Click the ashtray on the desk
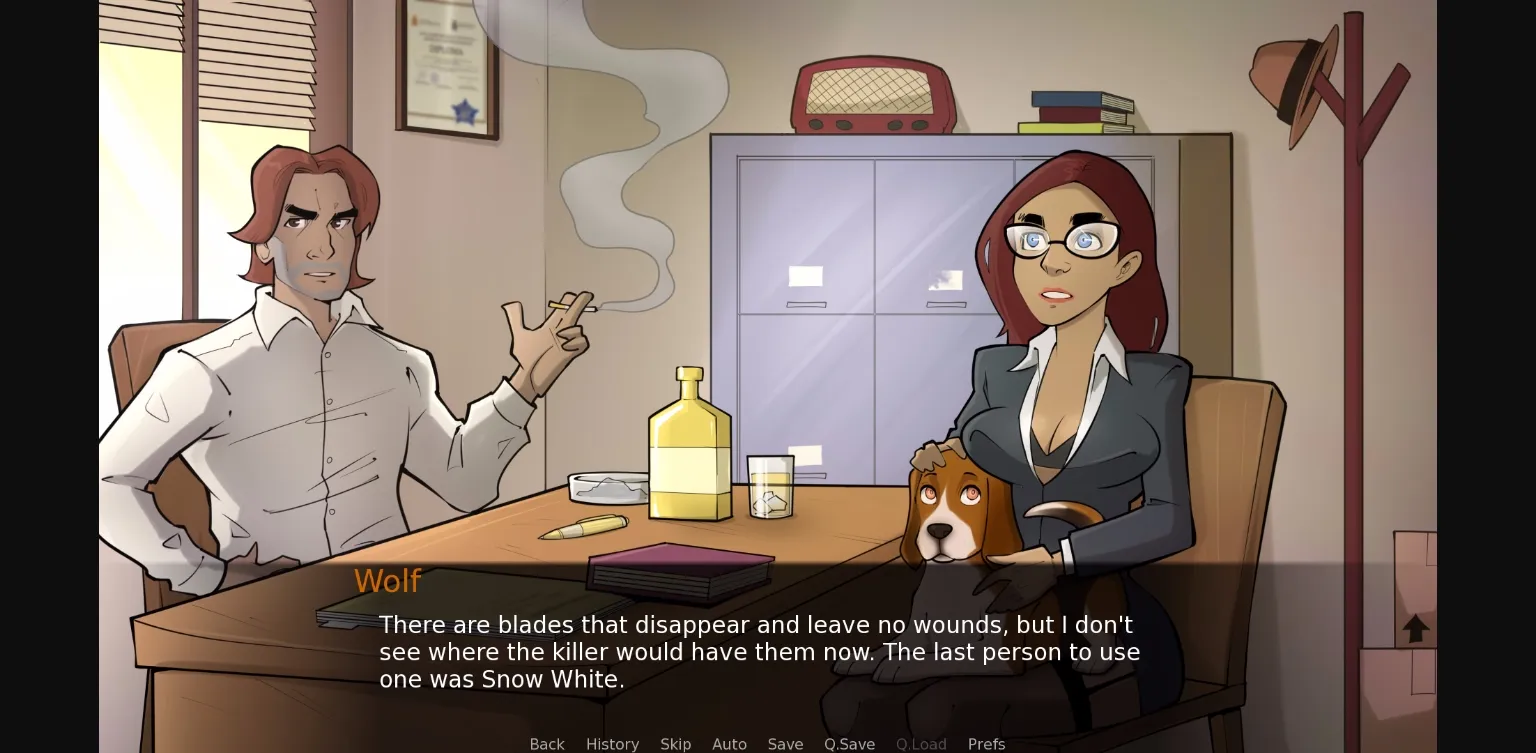1536x753 pixels. pyautogui.click(x=610, y=485)
